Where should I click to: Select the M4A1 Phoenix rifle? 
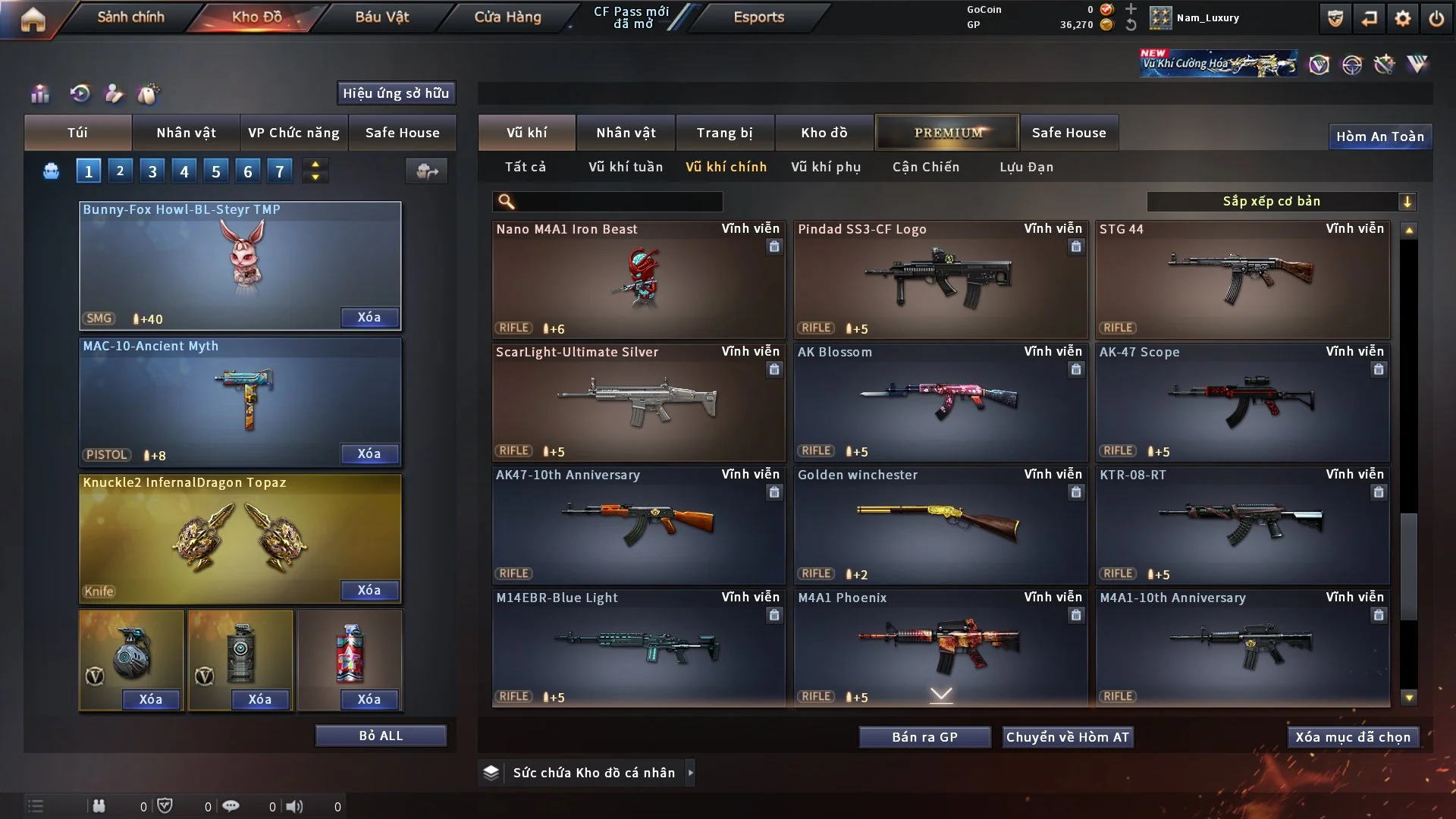point(940,647)
